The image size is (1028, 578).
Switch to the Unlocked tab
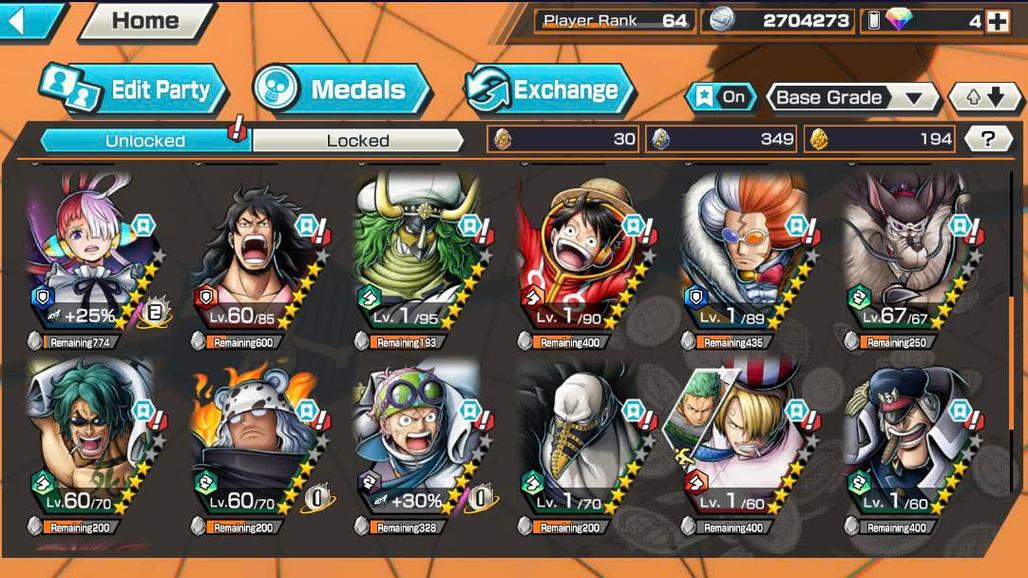[x=145, y=140]
